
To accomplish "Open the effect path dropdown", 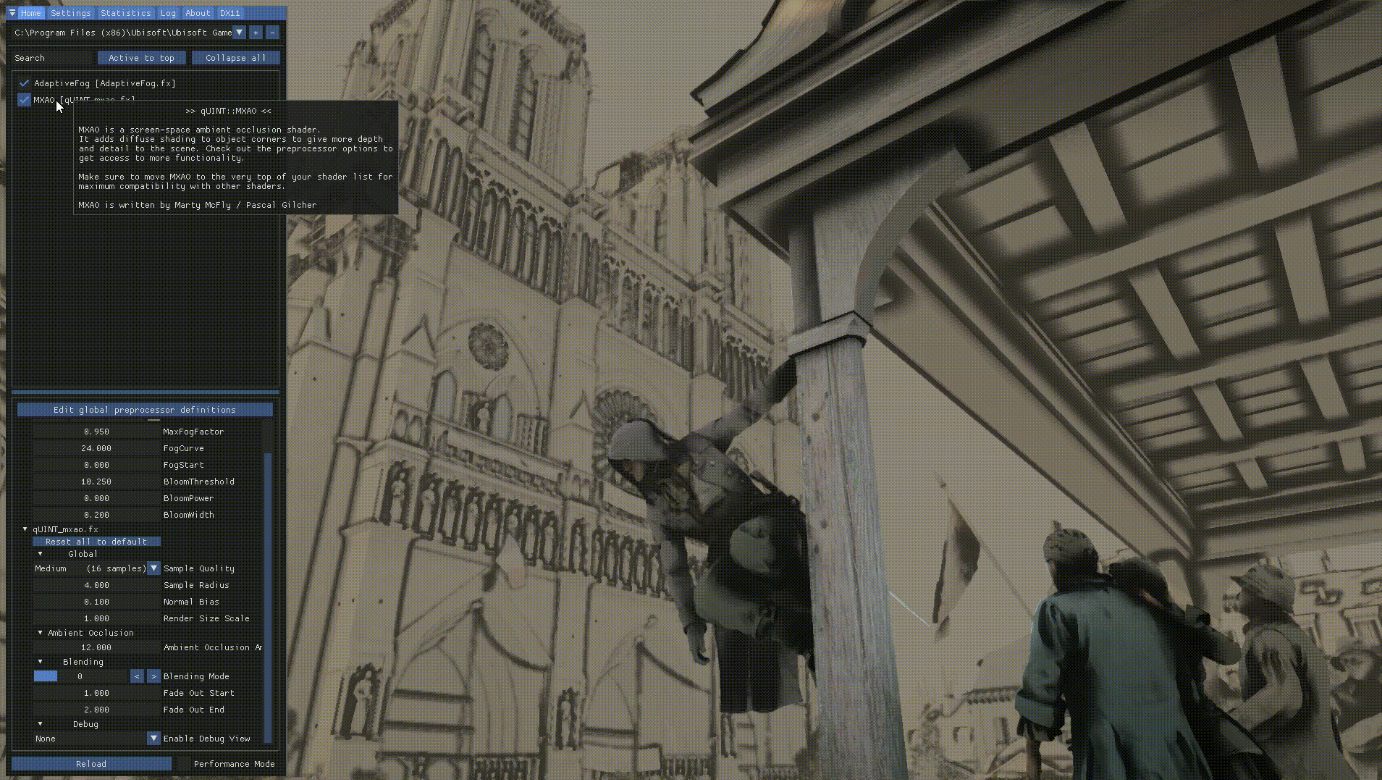I will [x=238, y=32].
